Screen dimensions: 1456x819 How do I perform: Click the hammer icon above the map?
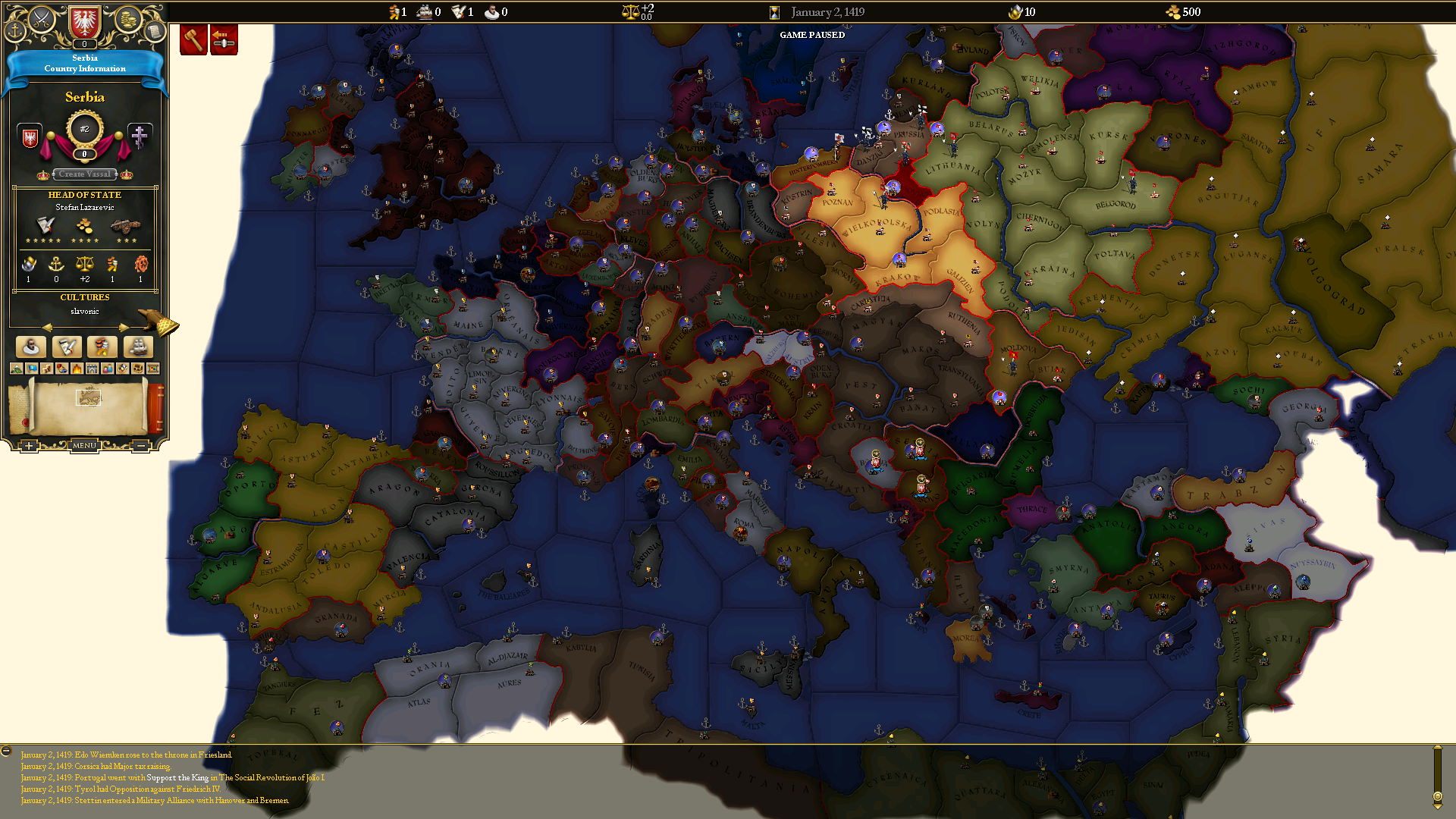tap(193, 38)
